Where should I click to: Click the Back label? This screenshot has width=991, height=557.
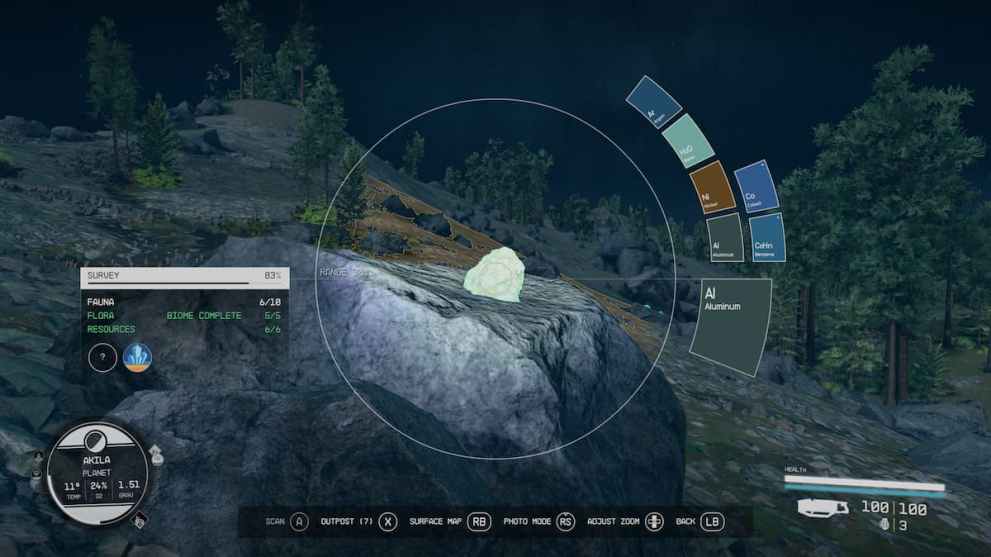[685, 521]
